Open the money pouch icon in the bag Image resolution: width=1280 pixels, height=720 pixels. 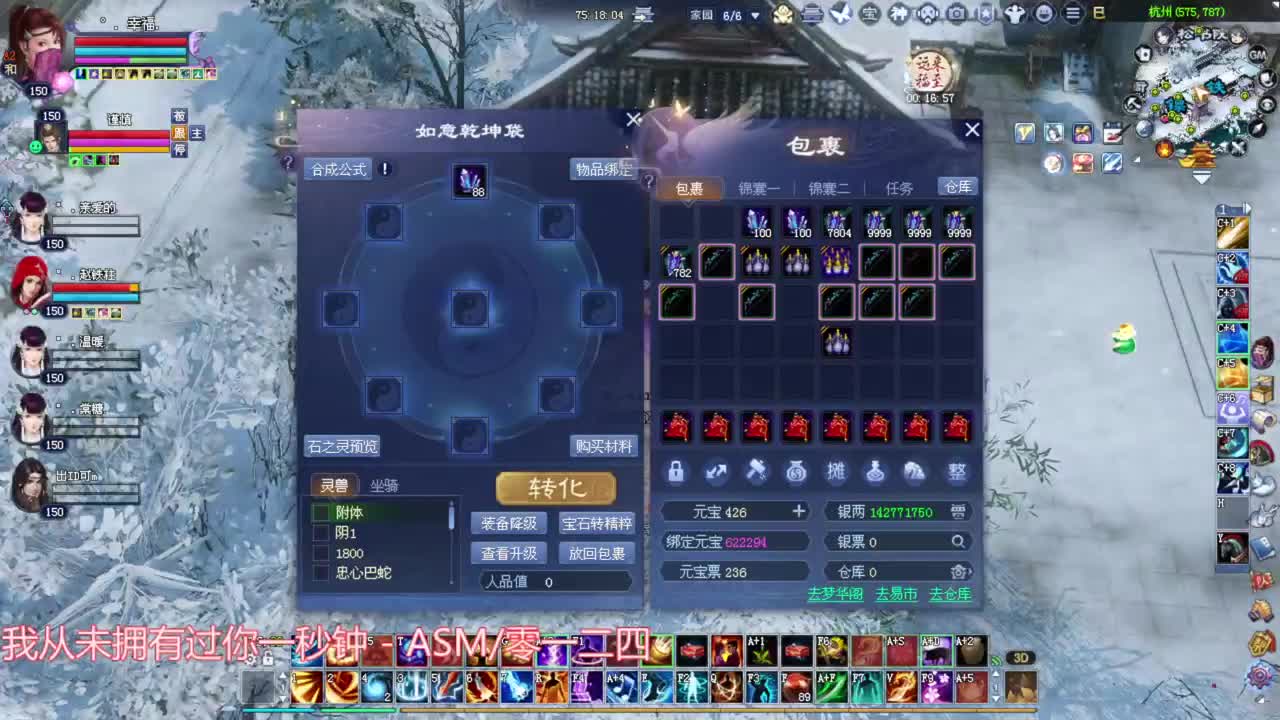pos(796,472)
